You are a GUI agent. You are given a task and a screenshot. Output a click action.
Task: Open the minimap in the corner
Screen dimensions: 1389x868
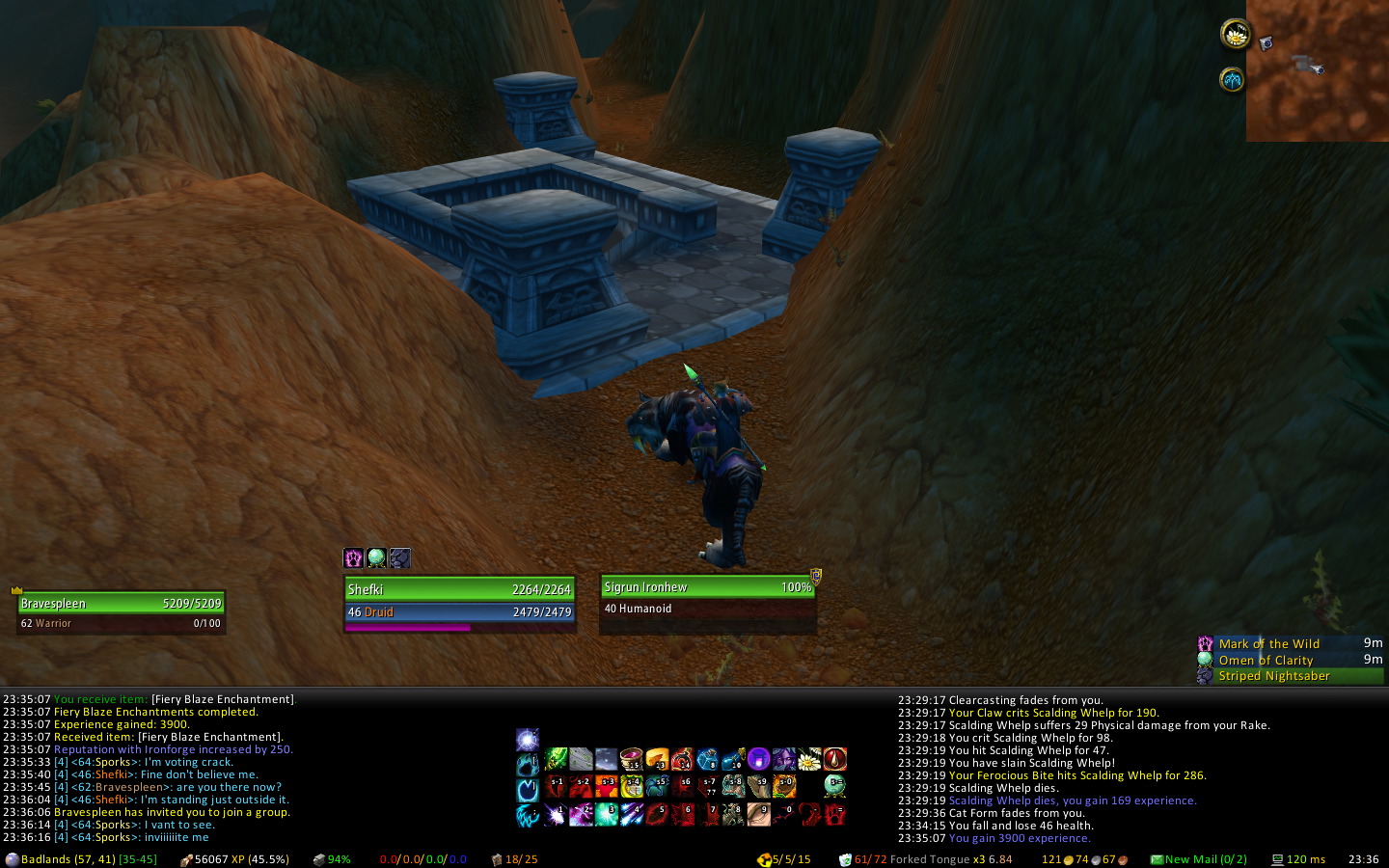1317,70
